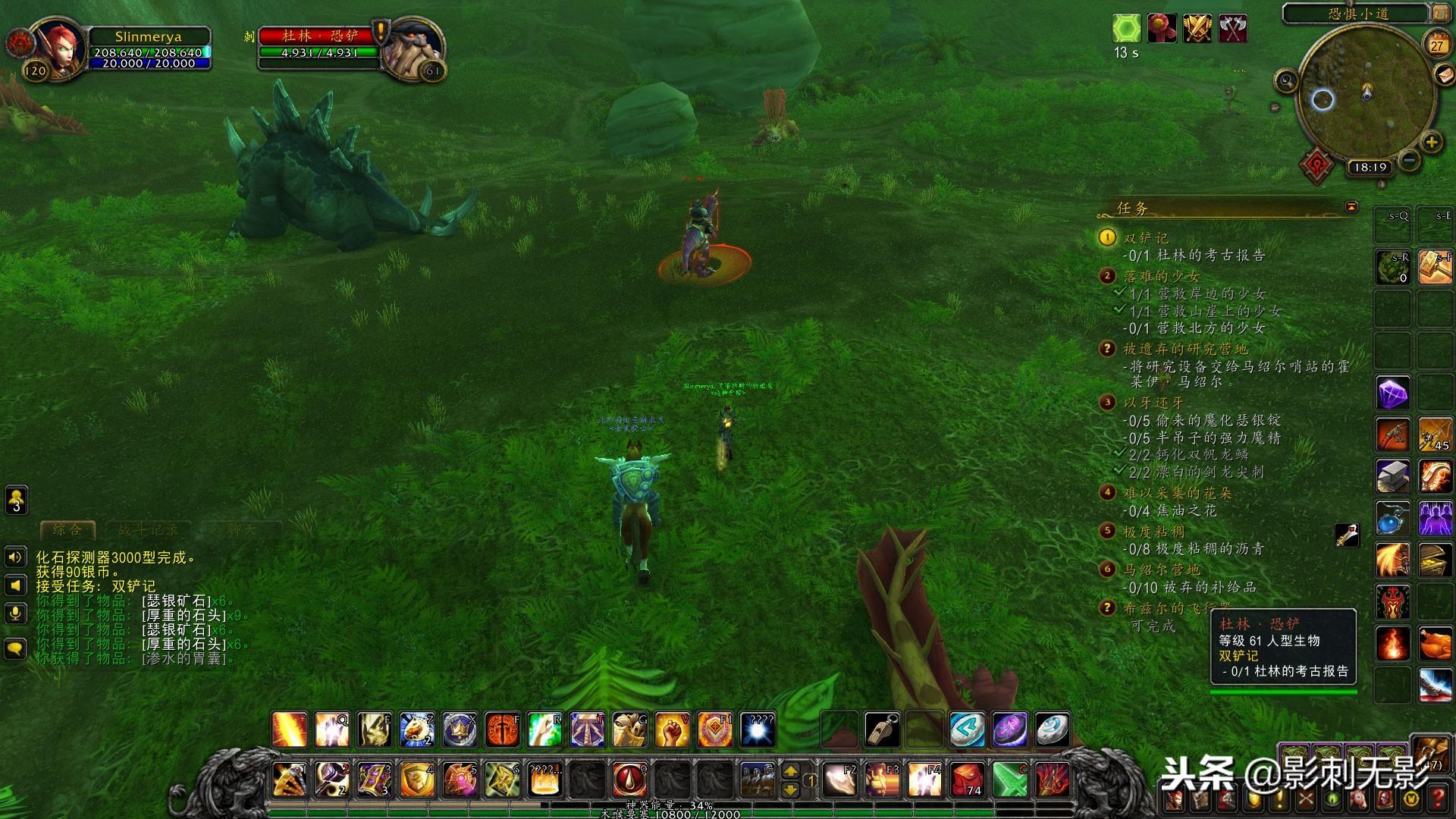Activate the golden shield ability on slot 4
Viewport: 1456px width, 819px height.
416,779
